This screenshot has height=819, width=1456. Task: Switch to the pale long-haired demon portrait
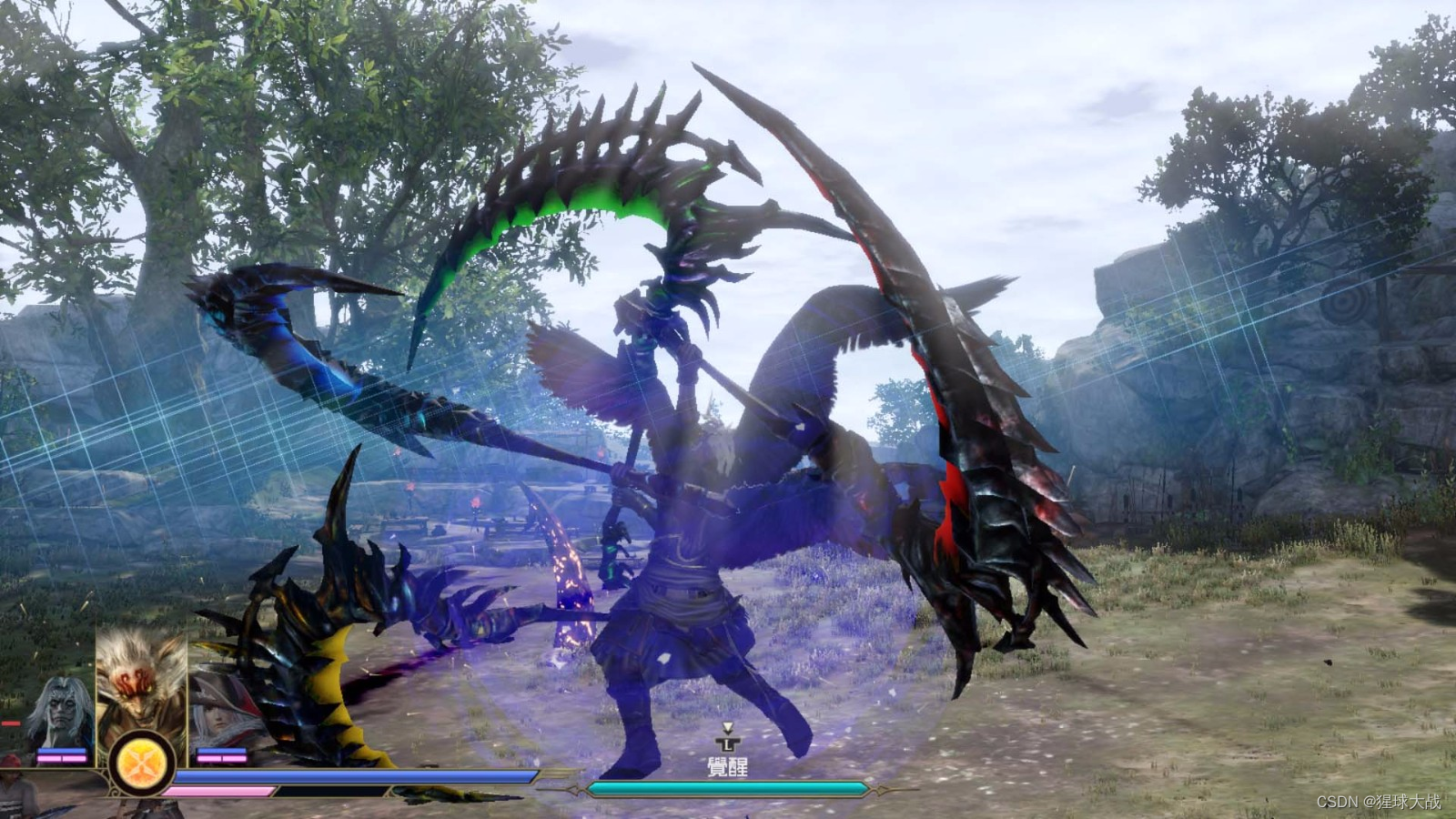[63, 710]
